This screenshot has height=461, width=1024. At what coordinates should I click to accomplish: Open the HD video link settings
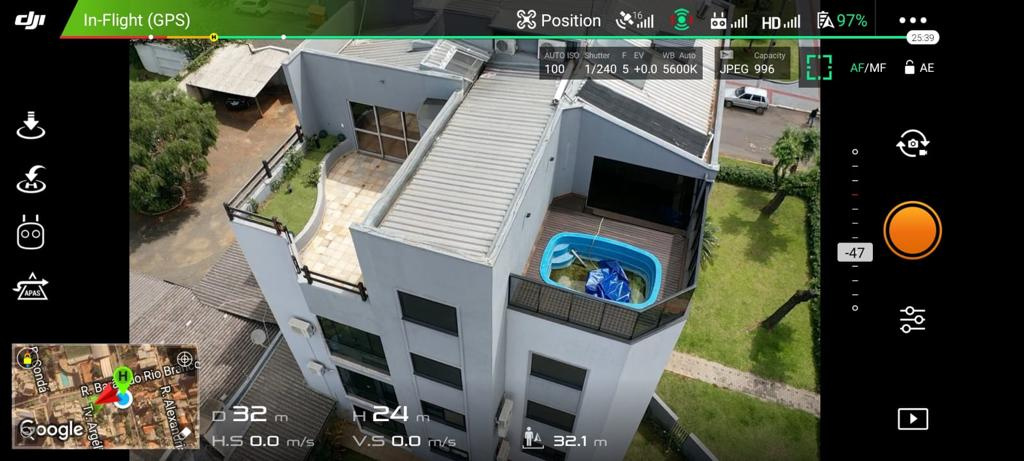point(780,21)
